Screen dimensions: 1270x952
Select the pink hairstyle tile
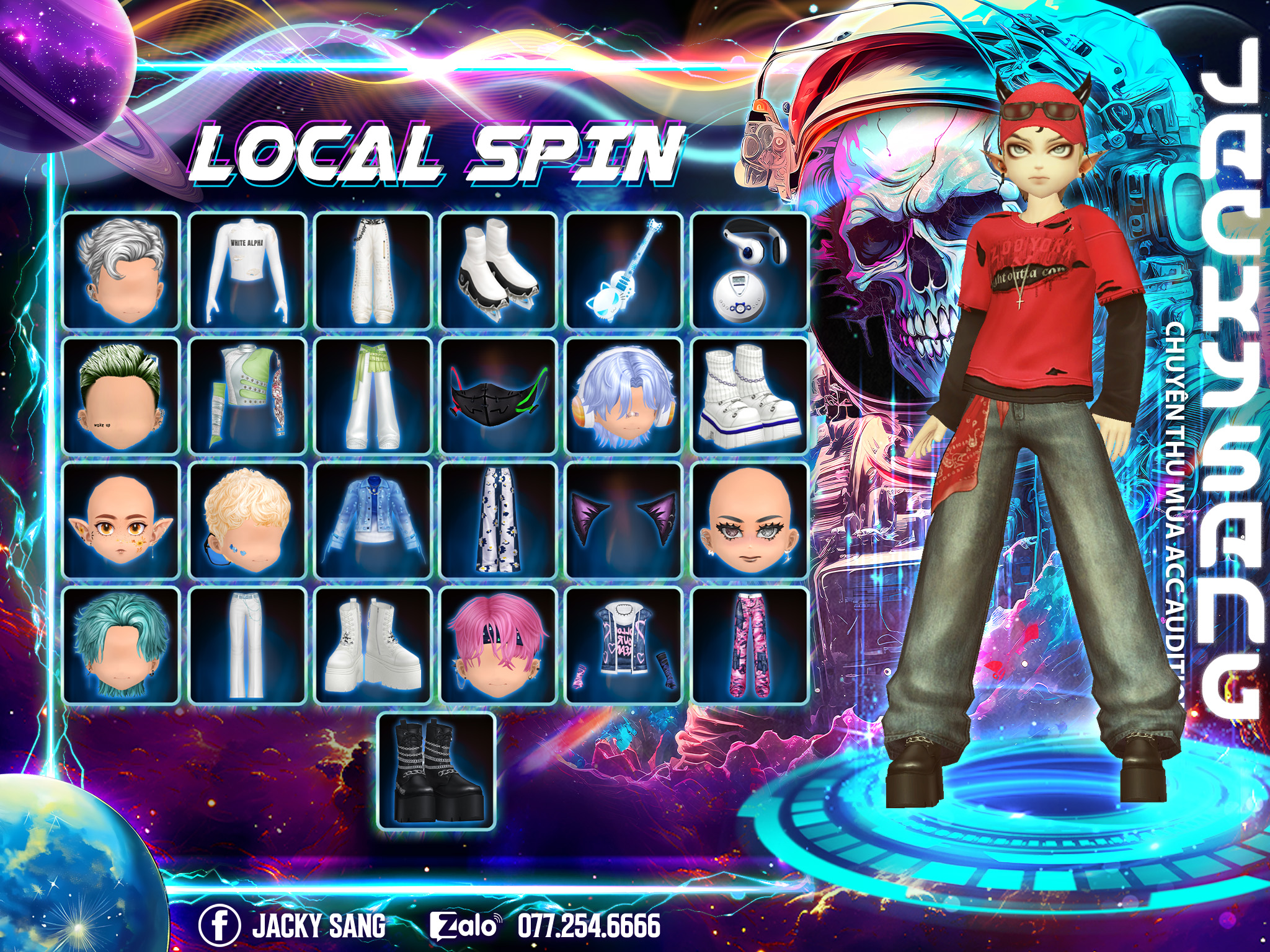[499, 646]
